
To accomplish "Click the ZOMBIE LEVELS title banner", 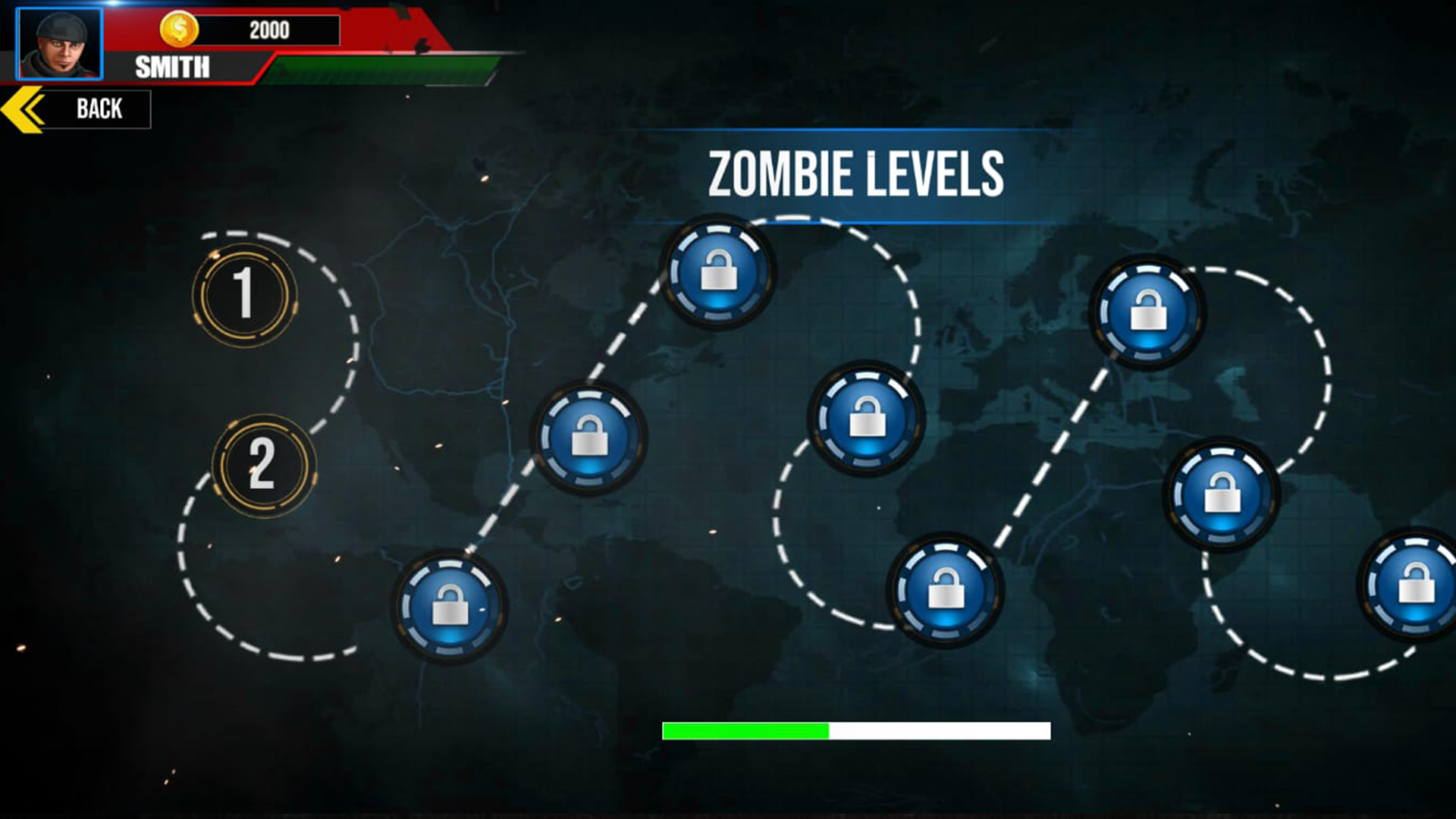I will pos(857,173).
